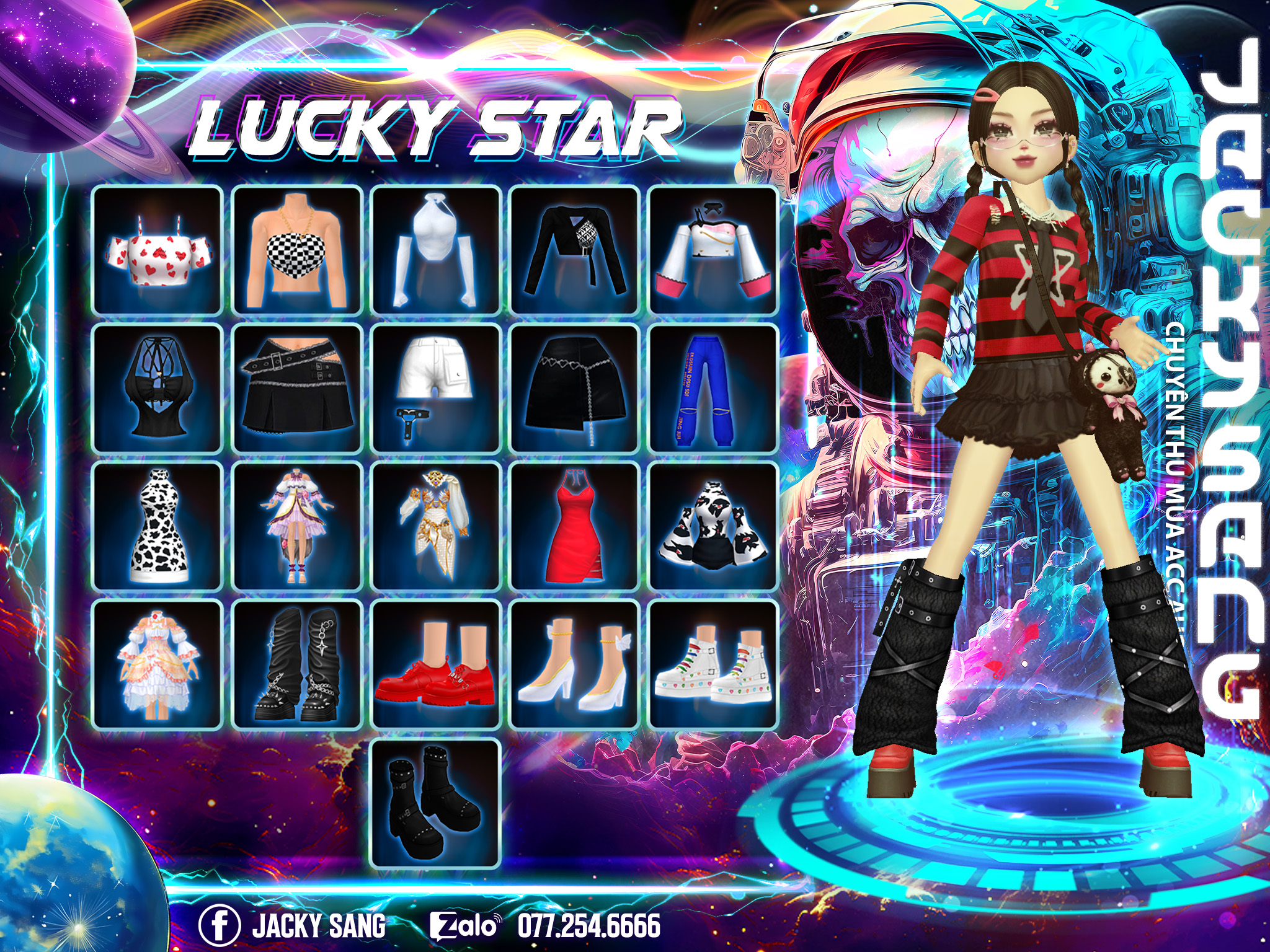
Task: Choose the white top with pink cuffs
Action: coord(713,250)
